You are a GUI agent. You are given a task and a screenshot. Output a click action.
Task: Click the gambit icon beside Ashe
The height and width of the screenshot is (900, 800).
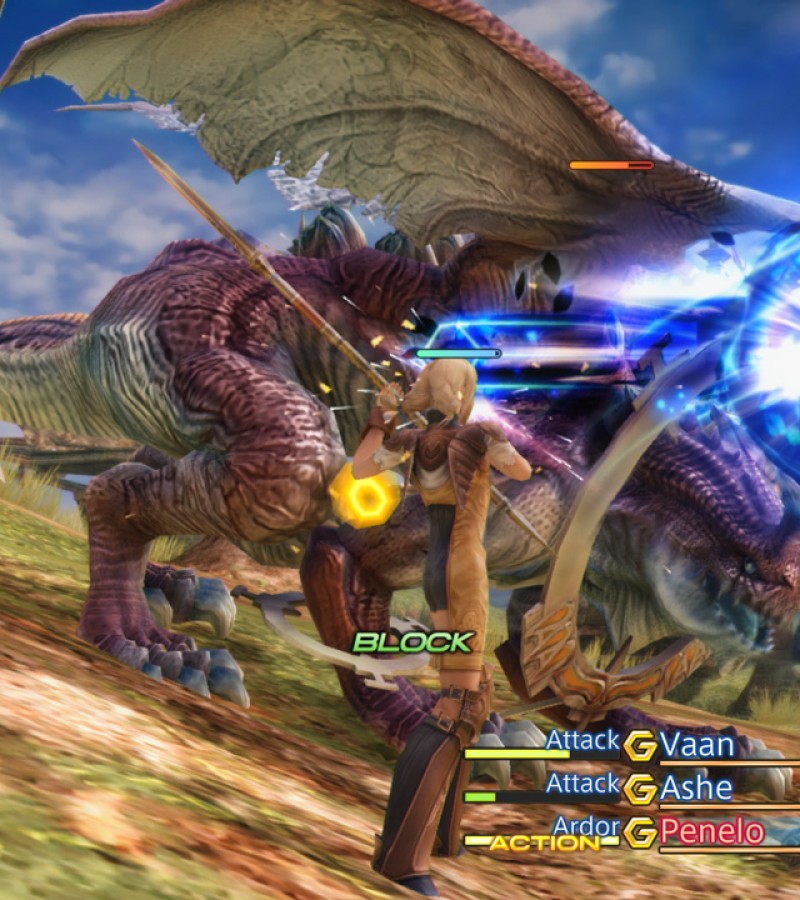pos(640,789)
